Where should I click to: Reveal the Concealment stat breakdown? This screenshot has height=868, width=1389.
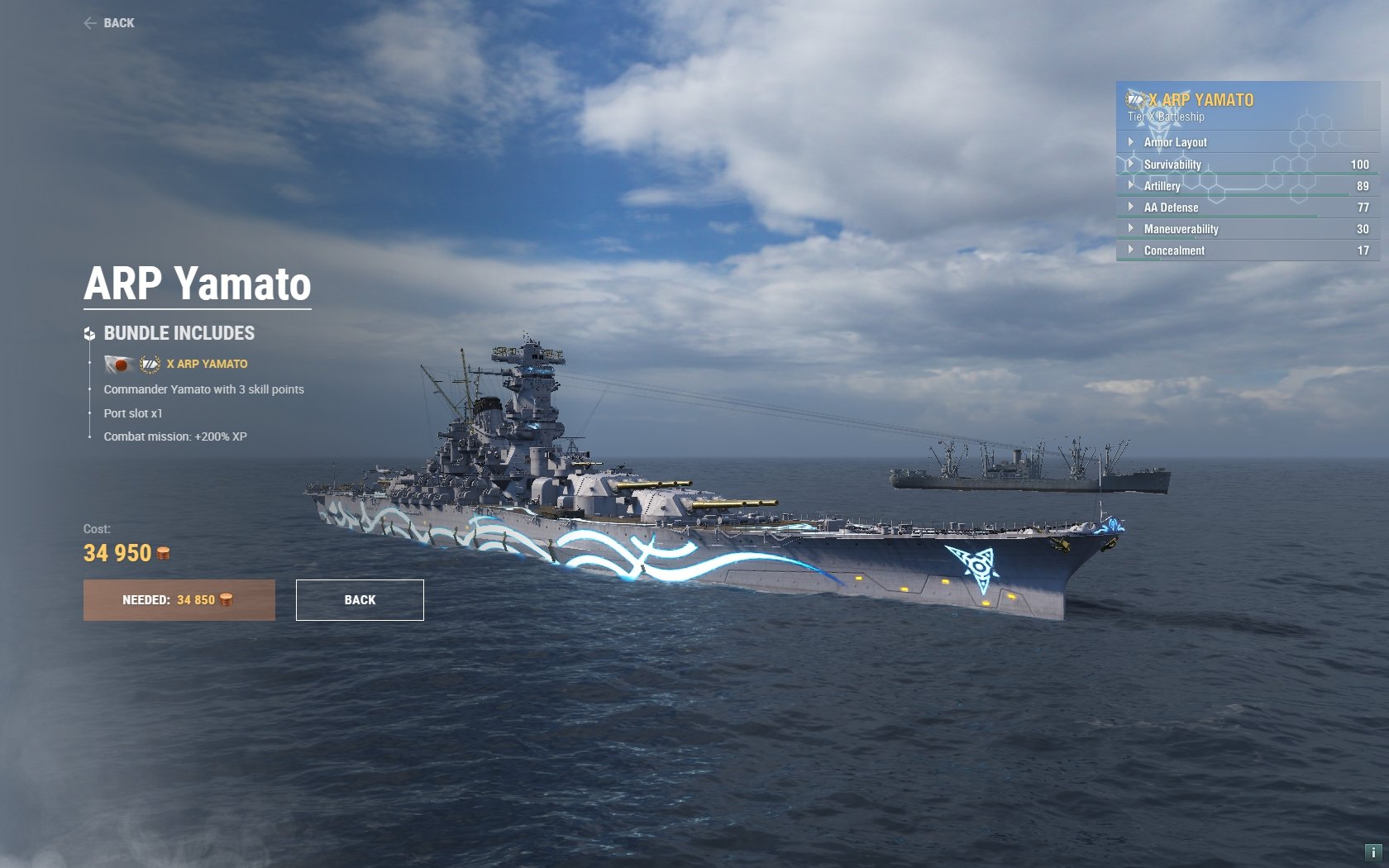coord(1173,250)
